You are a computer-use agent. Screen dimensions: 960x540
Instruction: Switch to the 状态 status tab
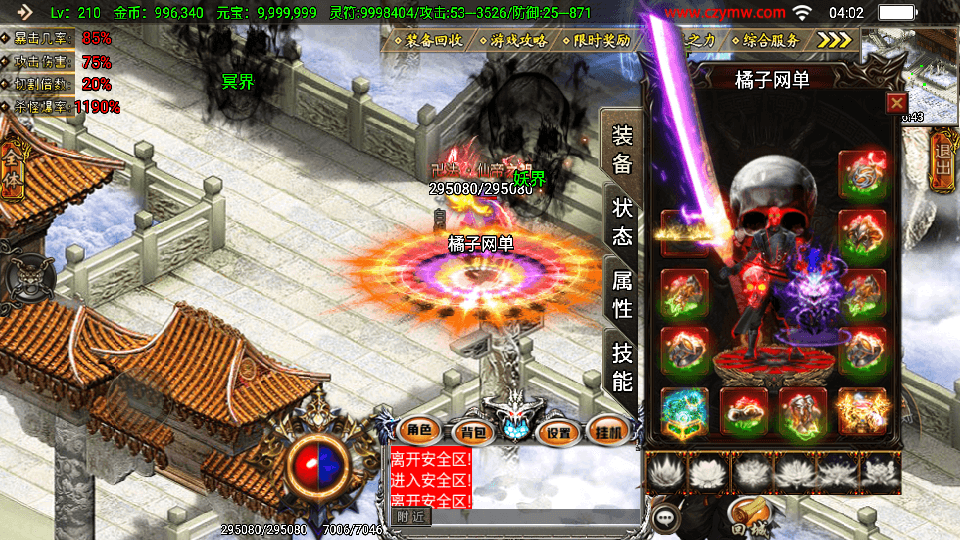click(x=622, y=222)
